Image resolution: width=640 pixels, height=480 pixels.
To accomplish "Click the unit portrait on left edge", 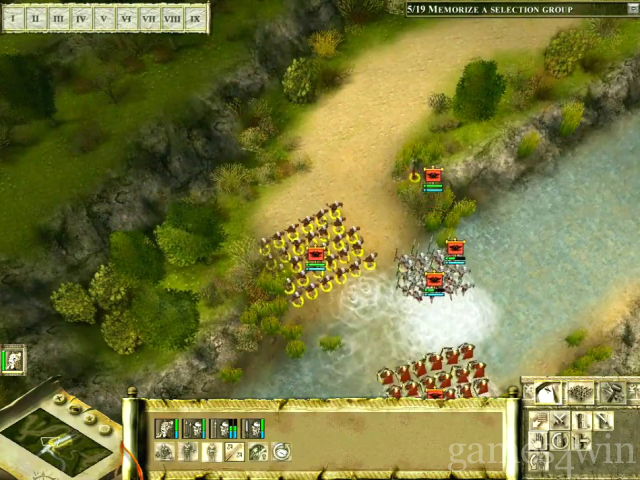I will coord(13,360).
